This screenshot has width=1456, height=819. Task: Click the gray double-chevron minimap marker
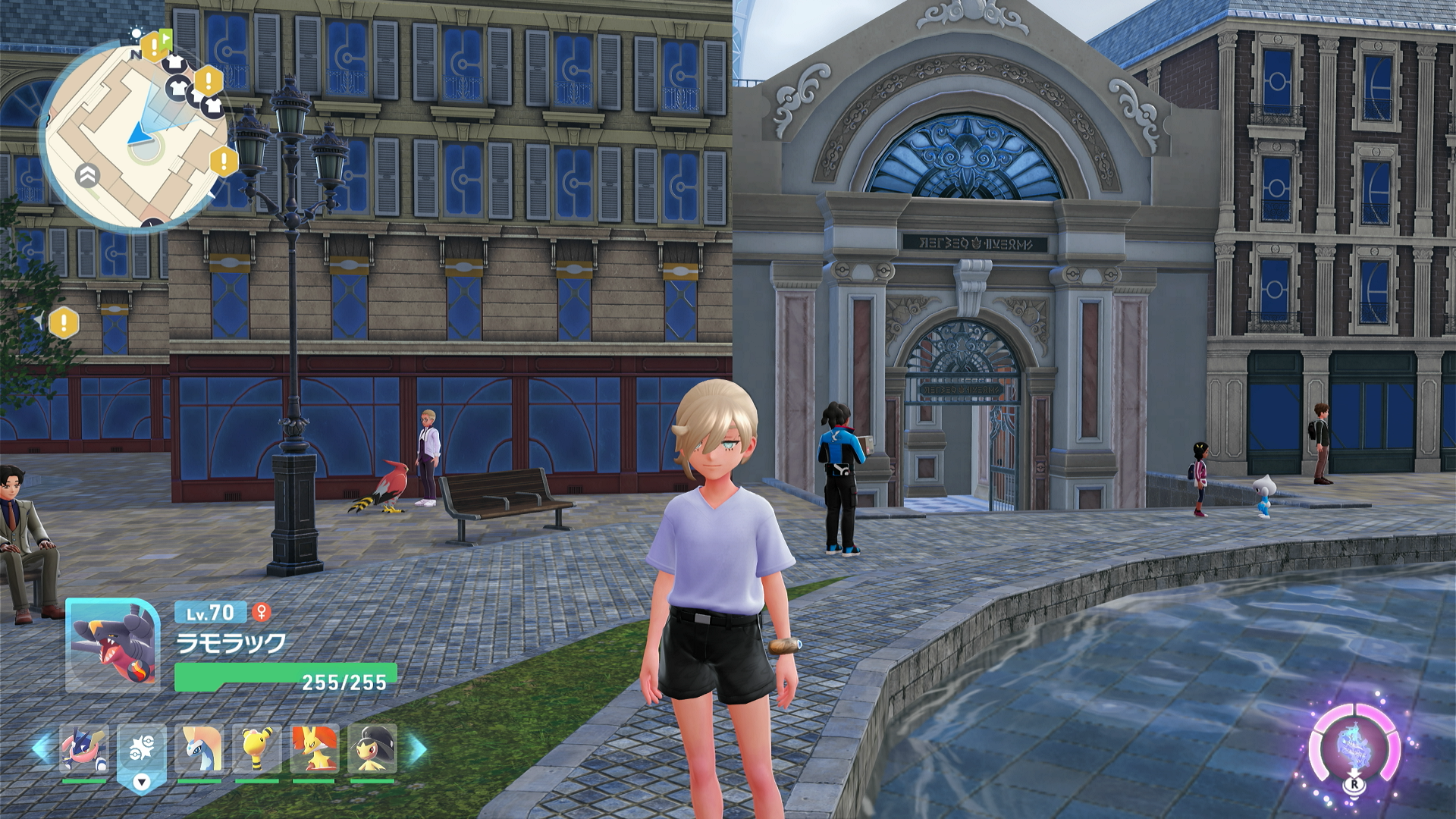[88, 176]
